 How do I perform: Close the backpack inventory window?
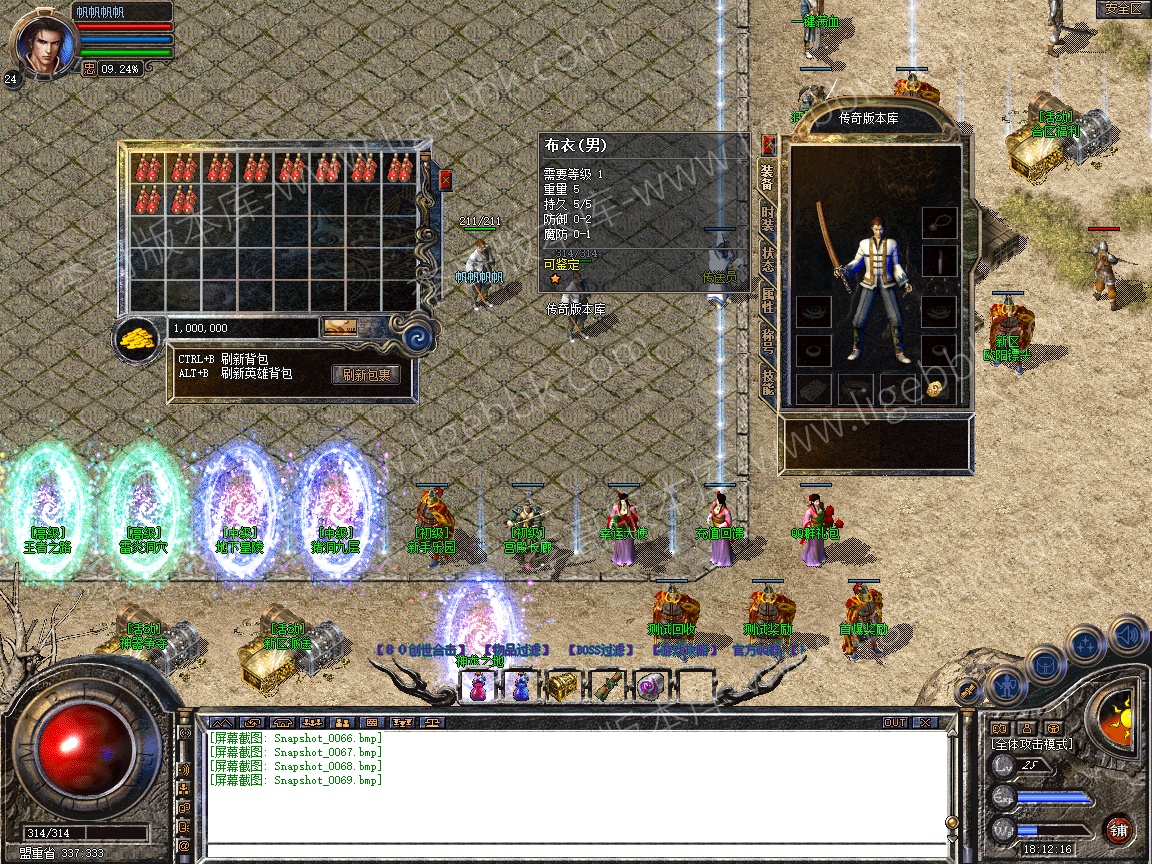(445, 180)
